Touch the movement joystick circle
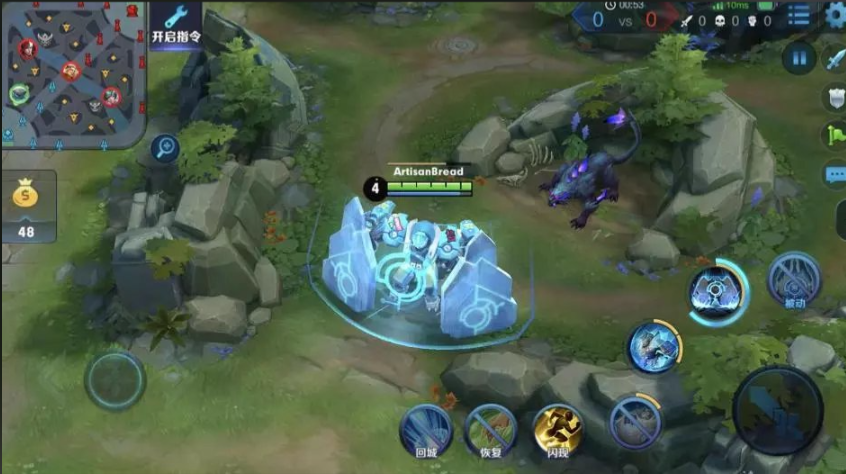846x474 pixels. pyautogui.click(x=114, y=380)
